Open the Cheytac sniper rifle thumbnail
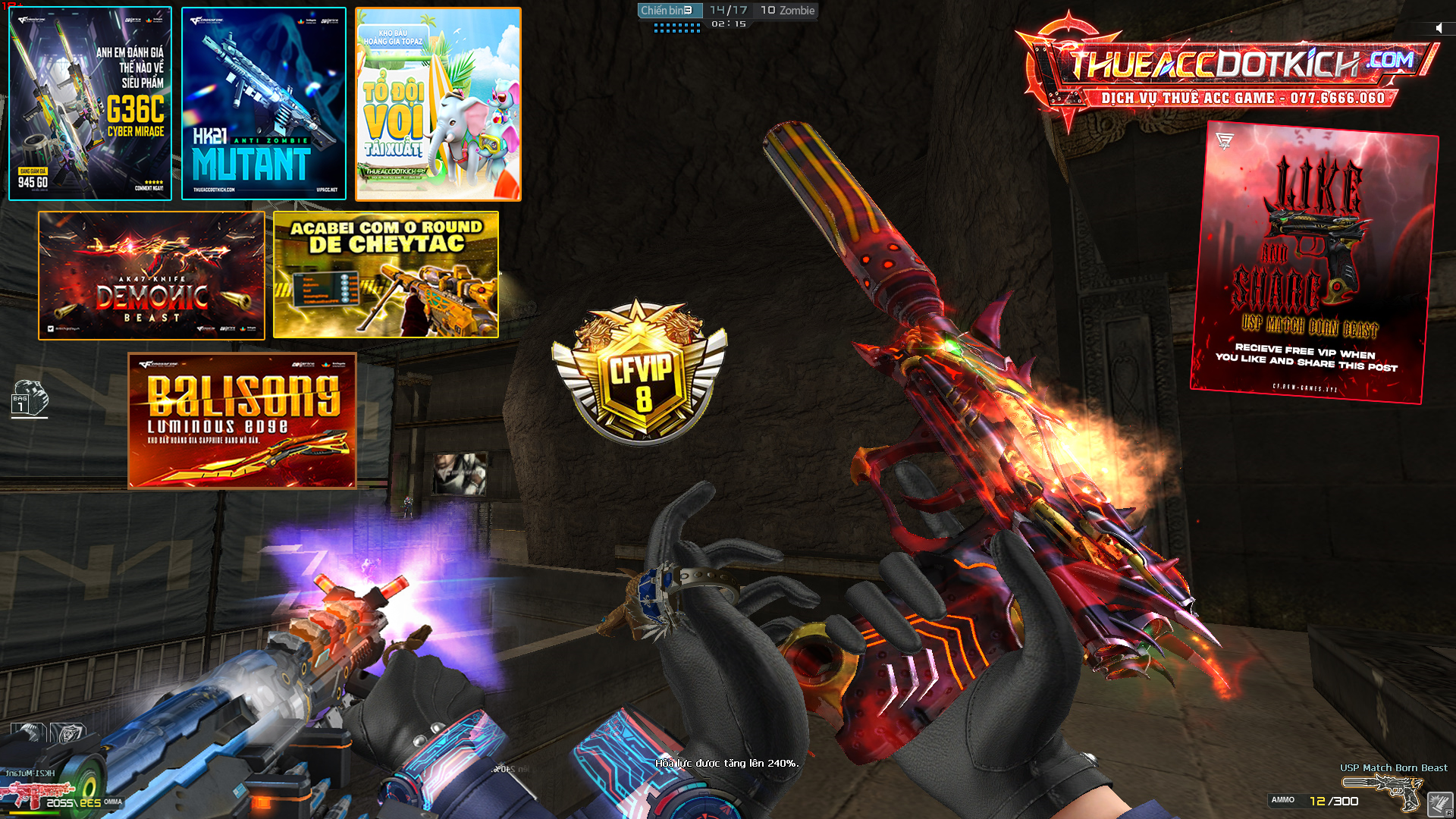Screen dimensions: 1456x819 (x=386, y=275)
